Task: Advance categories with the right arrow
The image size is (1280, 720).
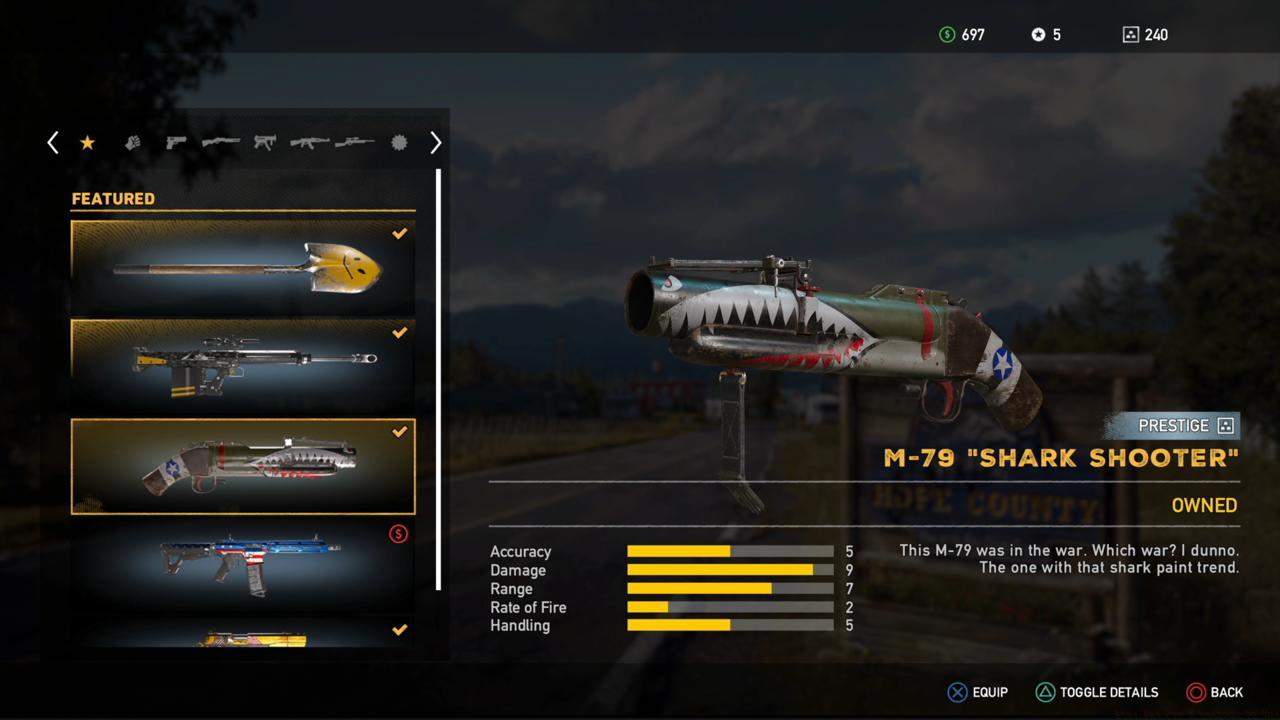Action: tap(435, 143)
